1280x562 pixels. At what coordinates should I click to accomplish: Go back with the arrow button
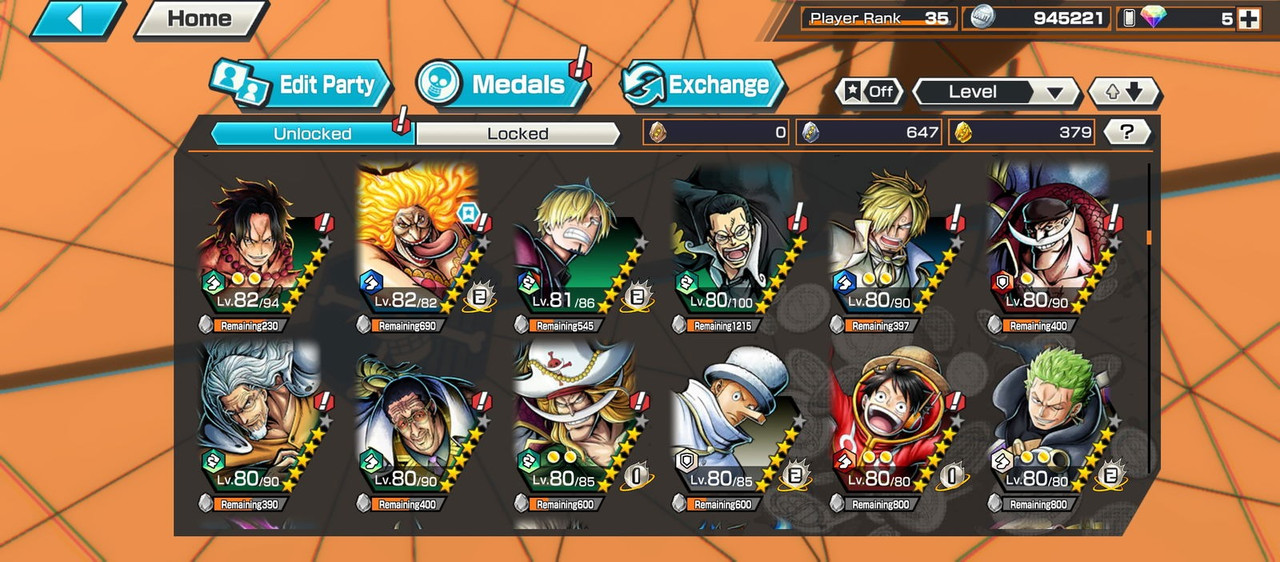(77, 19)
